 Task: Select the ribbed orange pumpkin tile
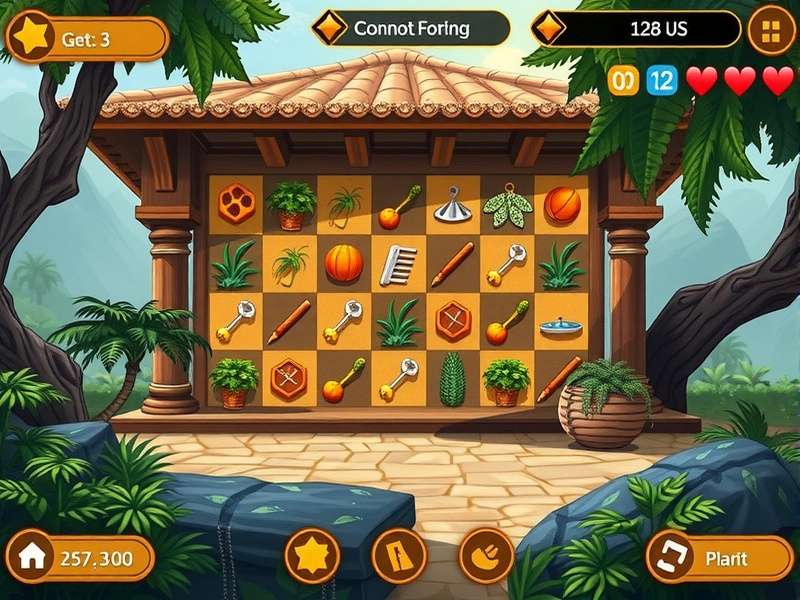[344, 263]
